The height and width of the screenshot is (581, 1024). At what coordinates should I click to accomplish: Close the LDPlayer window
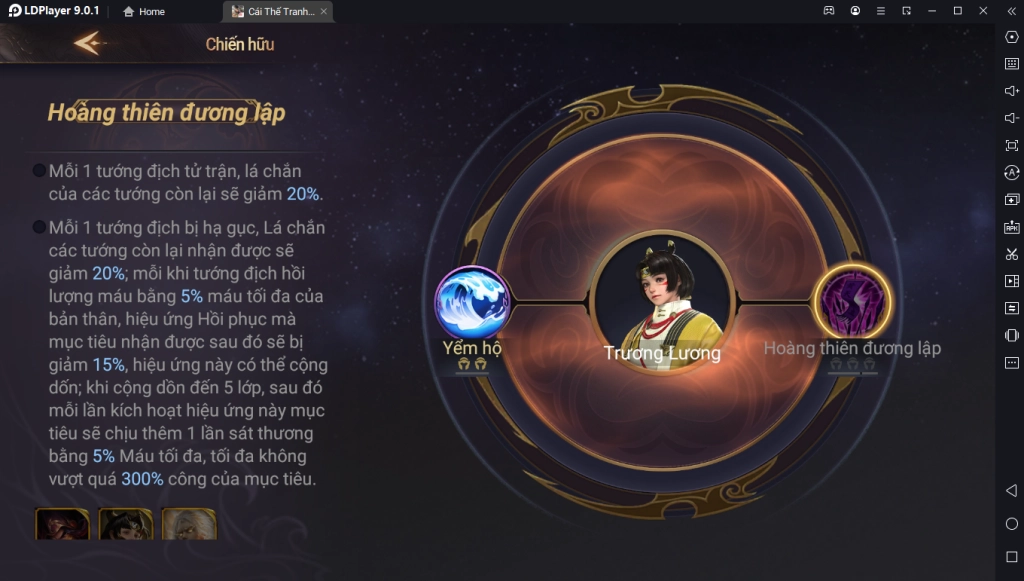[x=983, y=11]
